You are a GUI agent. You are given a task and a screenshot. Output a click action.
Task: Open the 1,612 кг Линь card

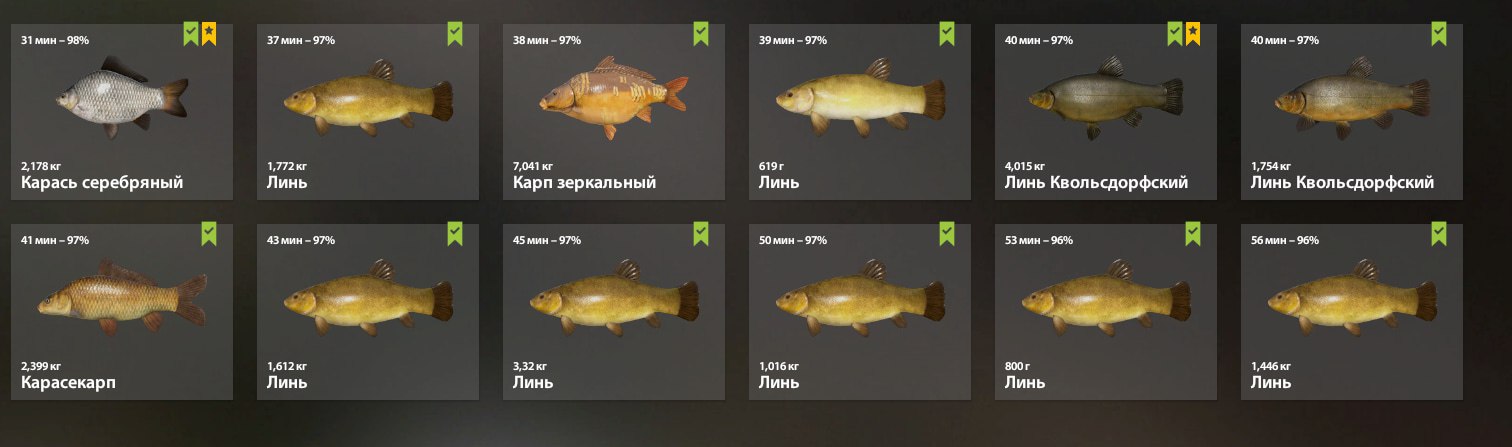pos(367,311)
